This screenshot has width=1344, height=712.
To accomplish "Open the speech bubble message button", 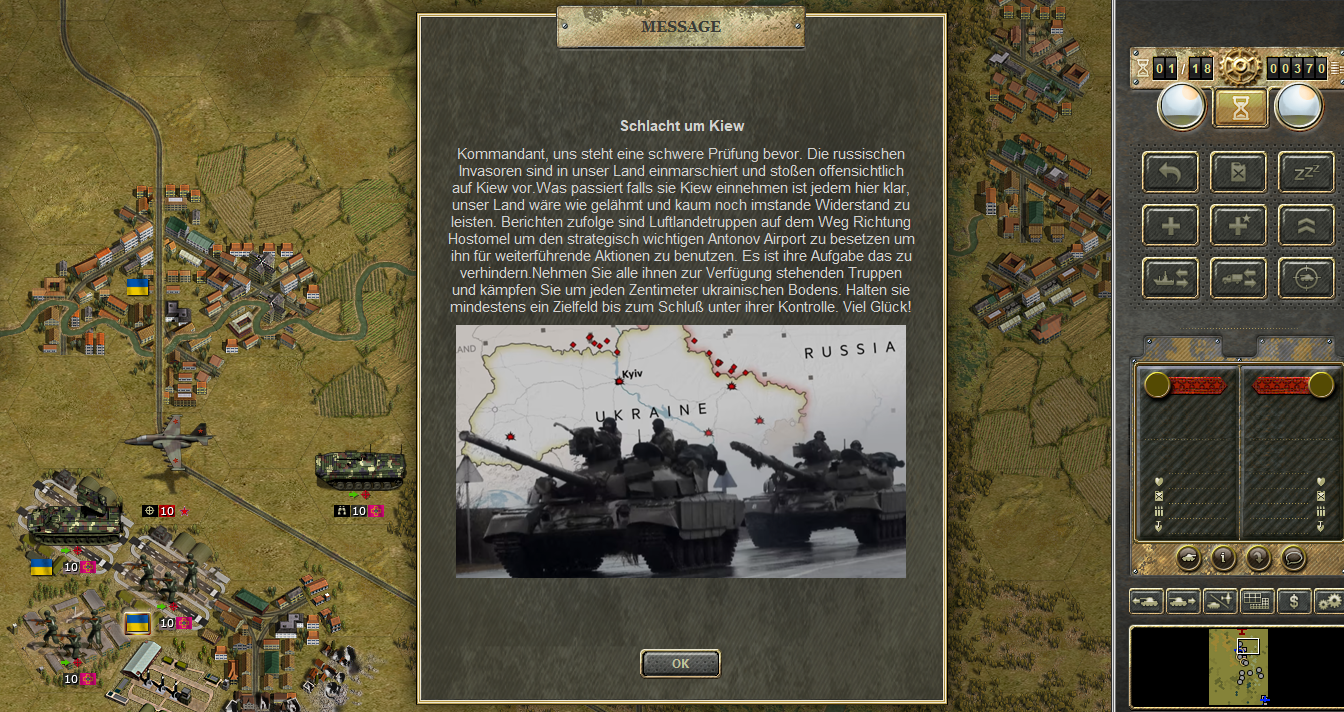I will coord(1292,558).
